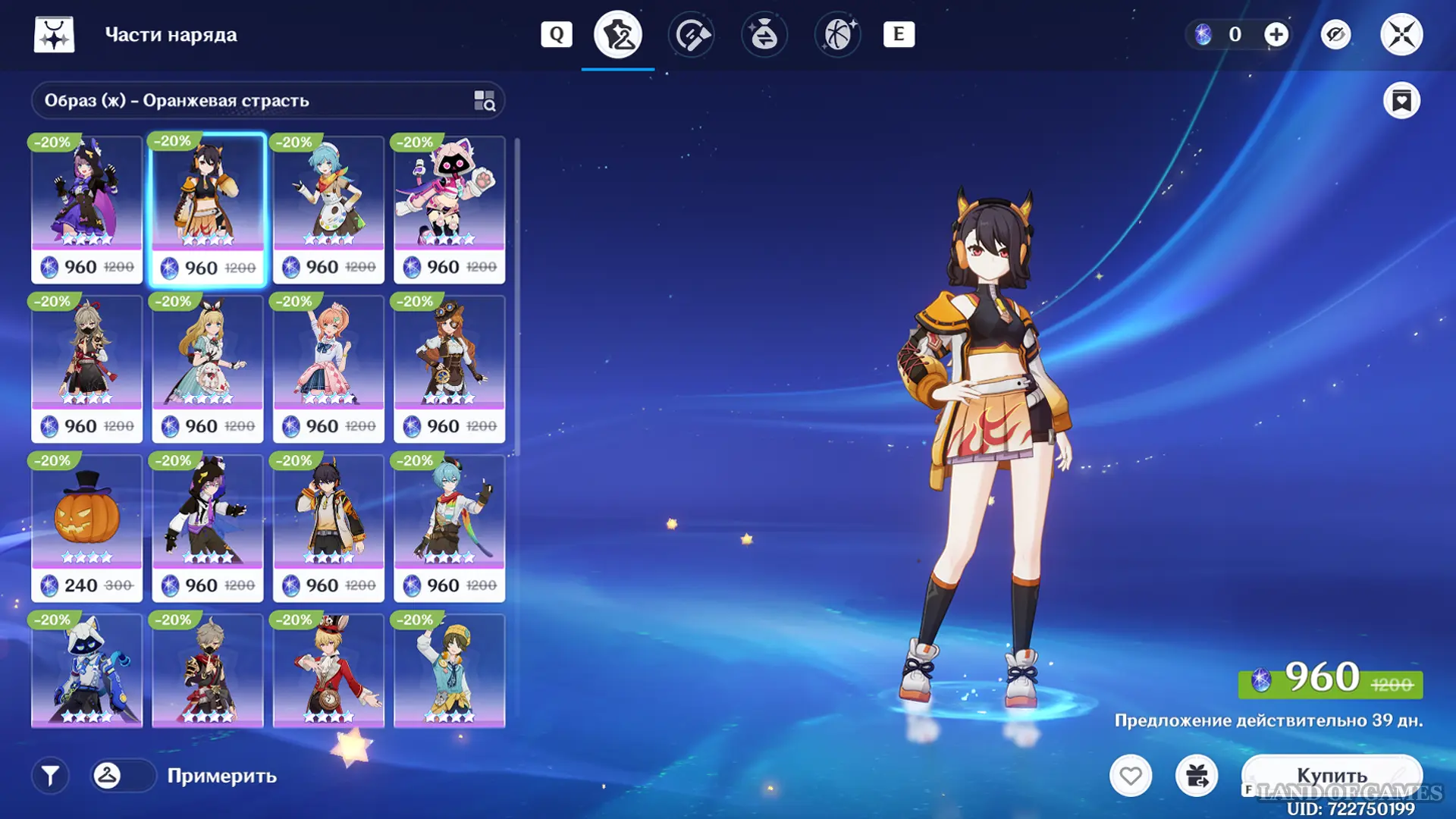Viewport: 1456px width, 819px height.
Task: Buy the selected outfit with Купить
Action: (x=1332, y=775)
